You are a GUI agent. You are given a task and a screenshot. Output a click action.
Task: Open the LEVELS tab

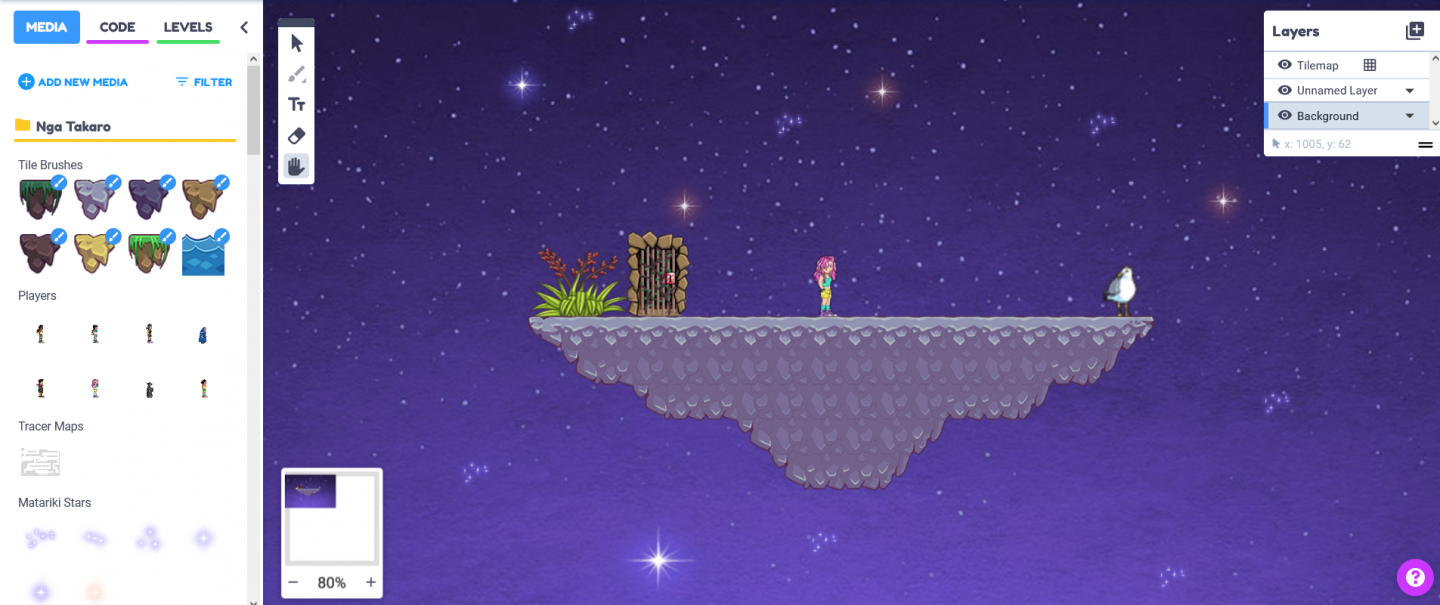click(x=188, y=27)
